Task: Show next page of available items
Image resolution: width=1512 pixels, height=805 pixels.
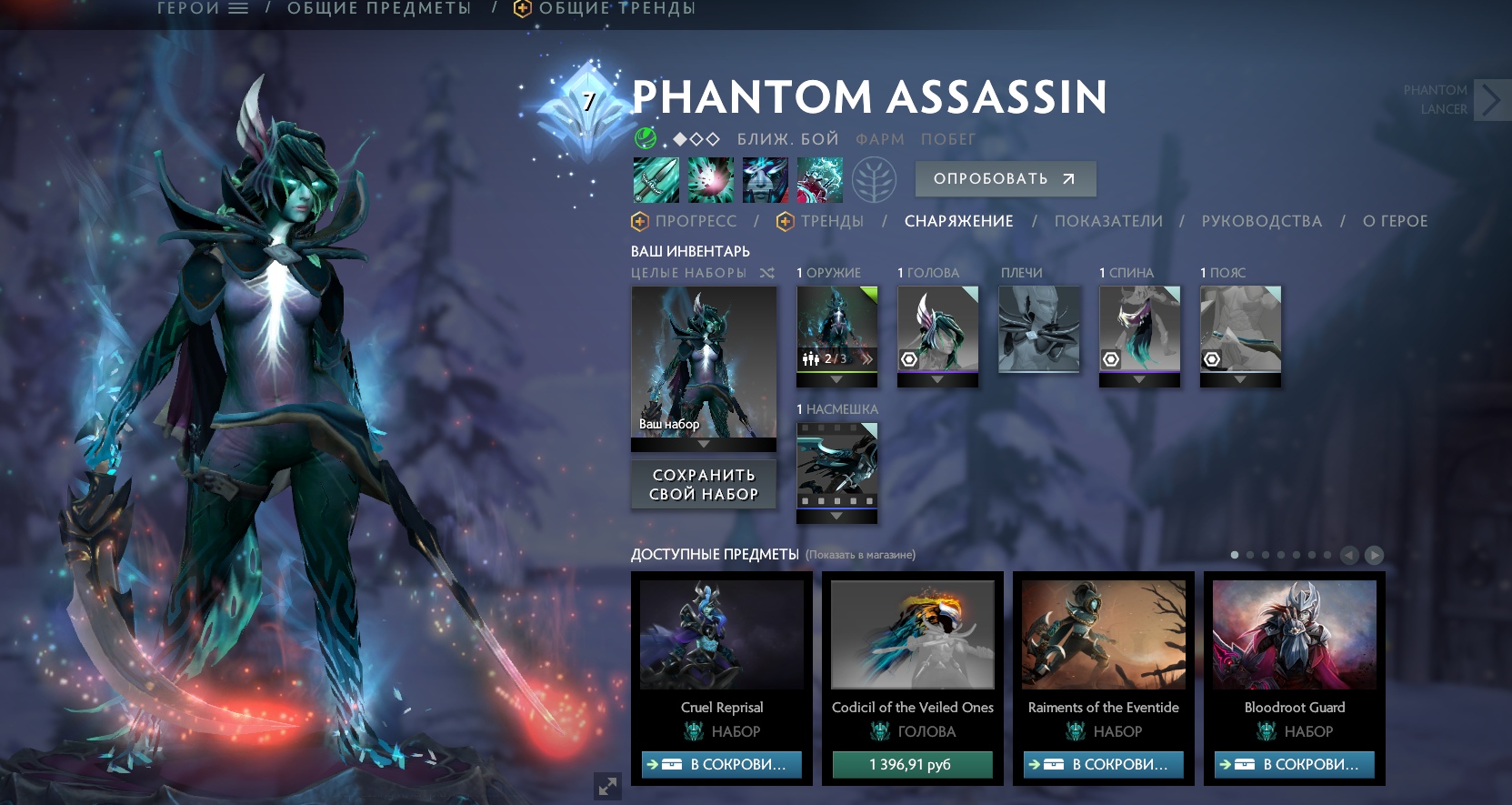Action: tap(1374, 555)
